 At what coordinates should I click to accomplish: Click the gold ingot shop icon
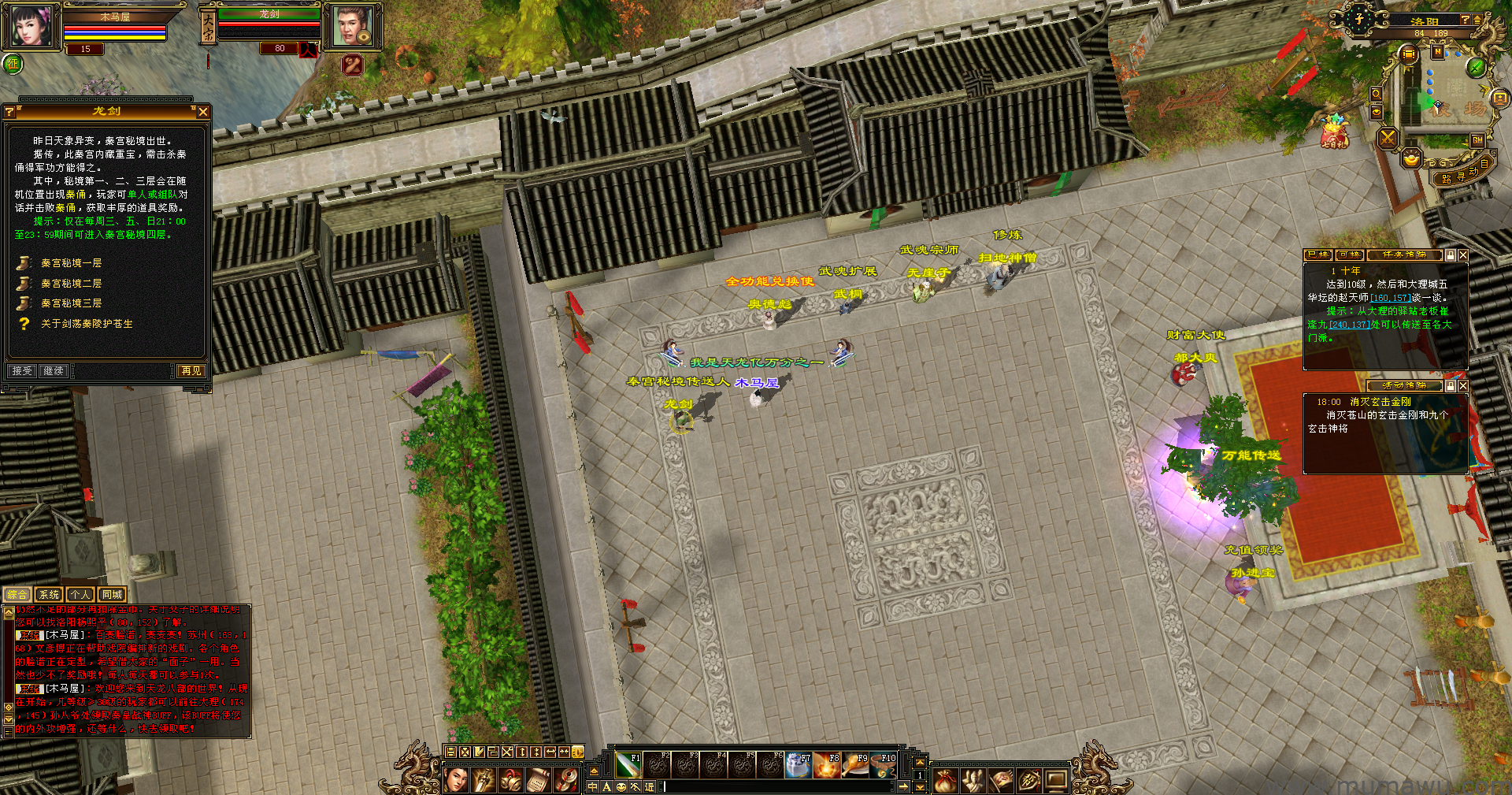click(1412, 160)
